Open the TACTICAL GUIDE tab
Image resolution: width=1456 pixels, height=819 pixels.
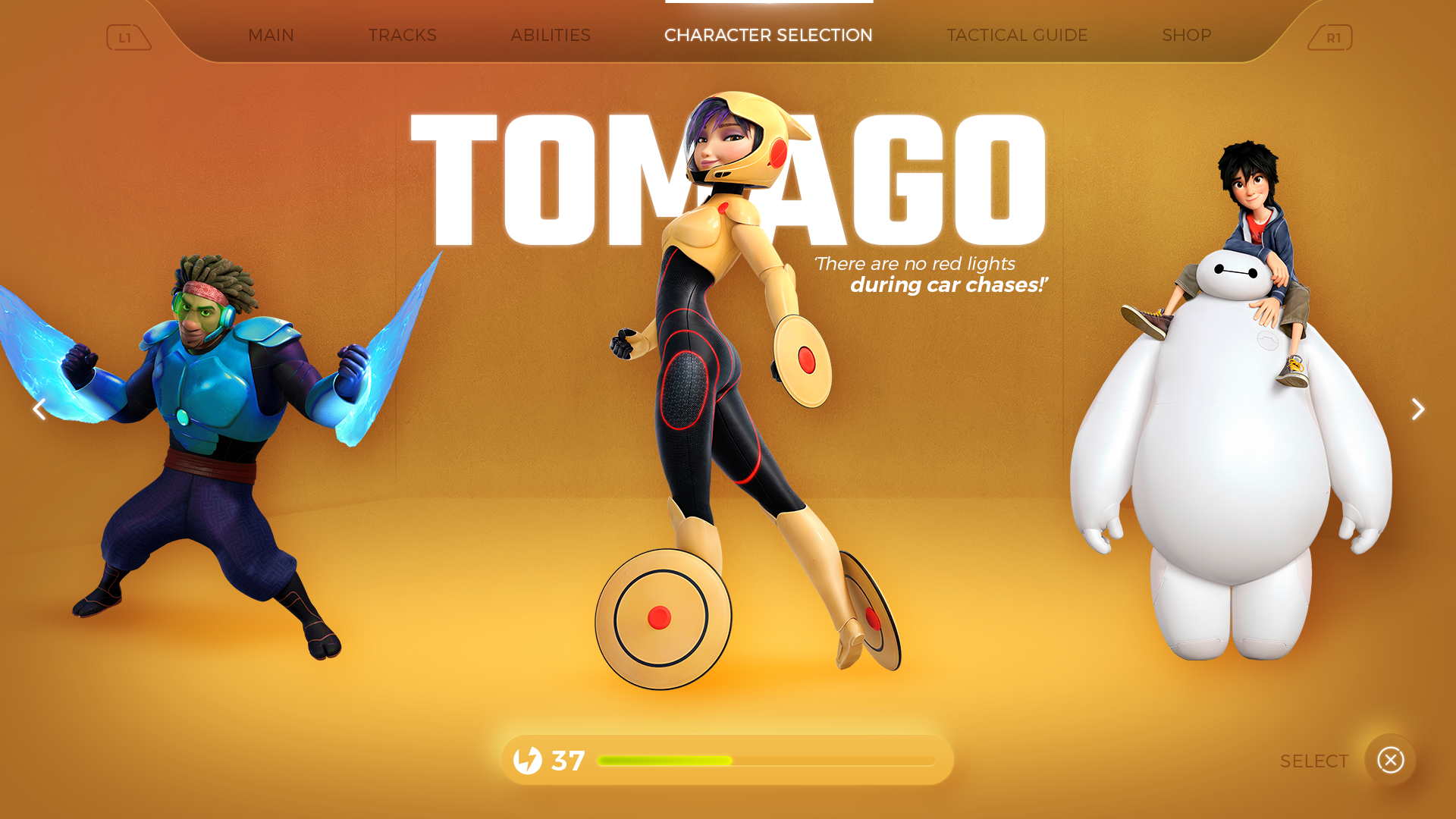coord(1017,36)
